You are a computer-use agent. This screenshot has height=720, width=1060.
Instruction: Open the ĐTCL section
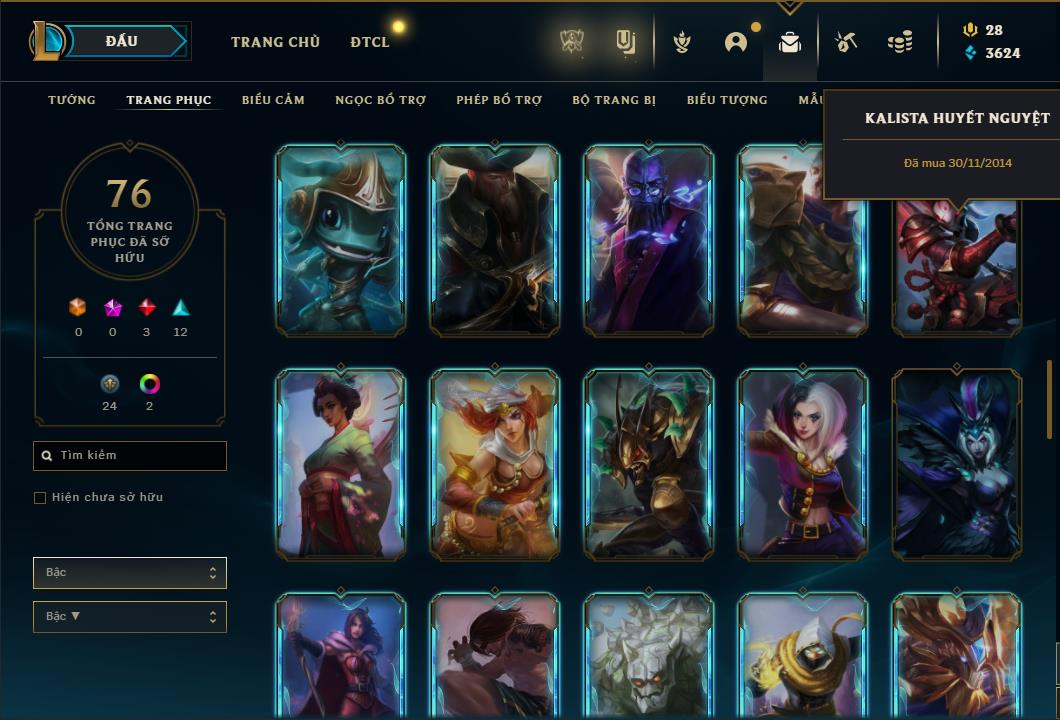370,42
